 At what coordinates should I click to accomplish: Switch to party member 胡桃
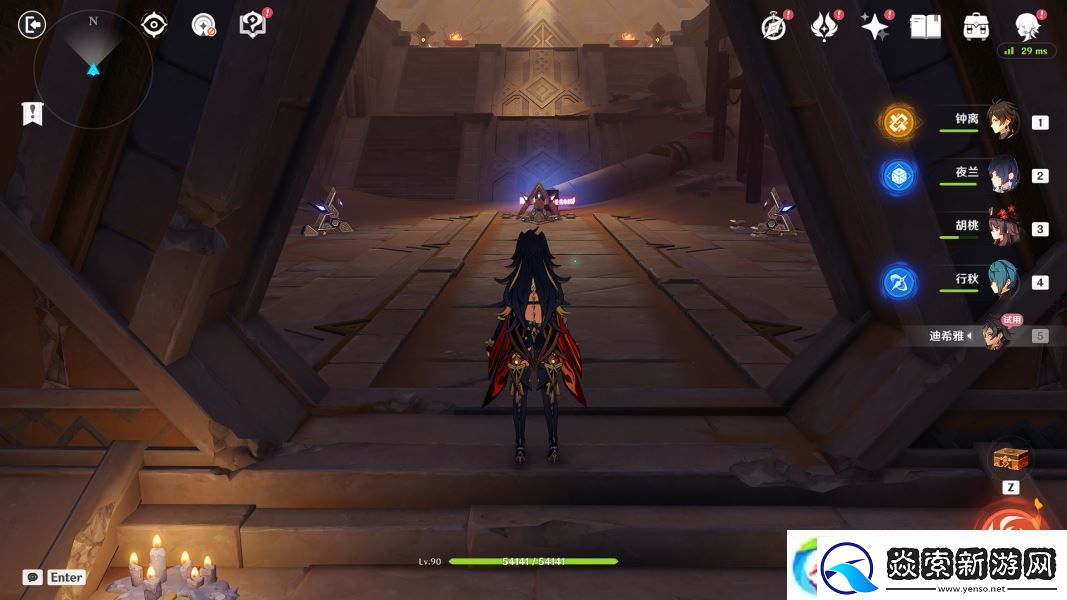pyautogui.click(x=1002, y=229)
